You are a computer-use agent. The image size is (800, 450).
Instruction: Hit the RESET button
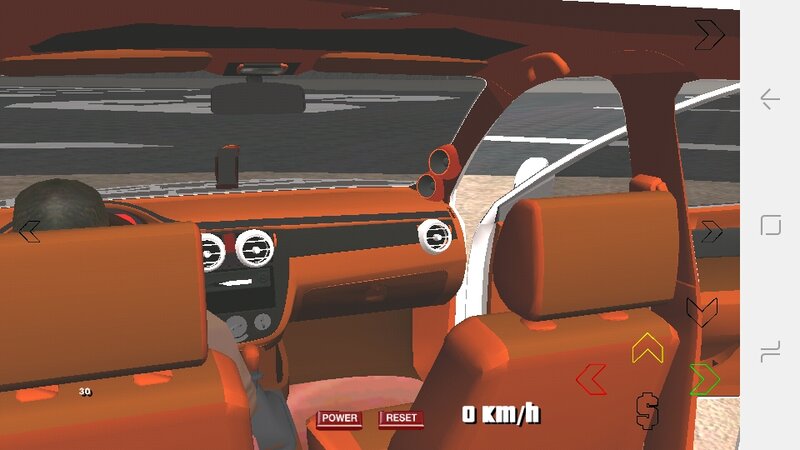[x=400, y=418]
